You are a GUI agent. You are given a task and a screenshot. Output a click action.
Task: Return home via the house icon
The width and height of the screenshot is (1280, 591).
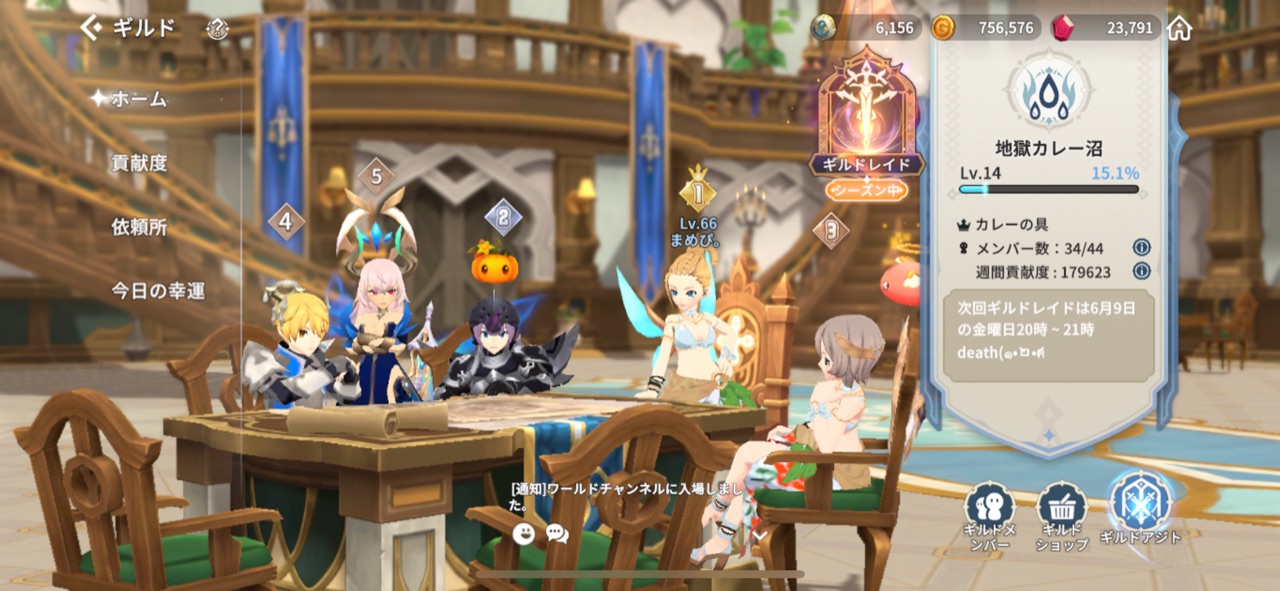click(1180, 28)
